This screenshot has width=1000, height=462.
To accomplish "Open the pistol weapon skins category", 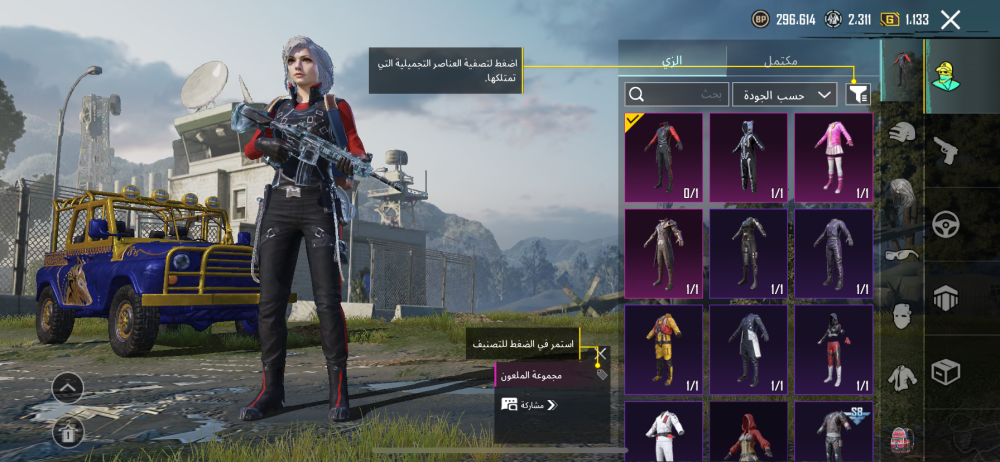I will [x=945, y=151].
